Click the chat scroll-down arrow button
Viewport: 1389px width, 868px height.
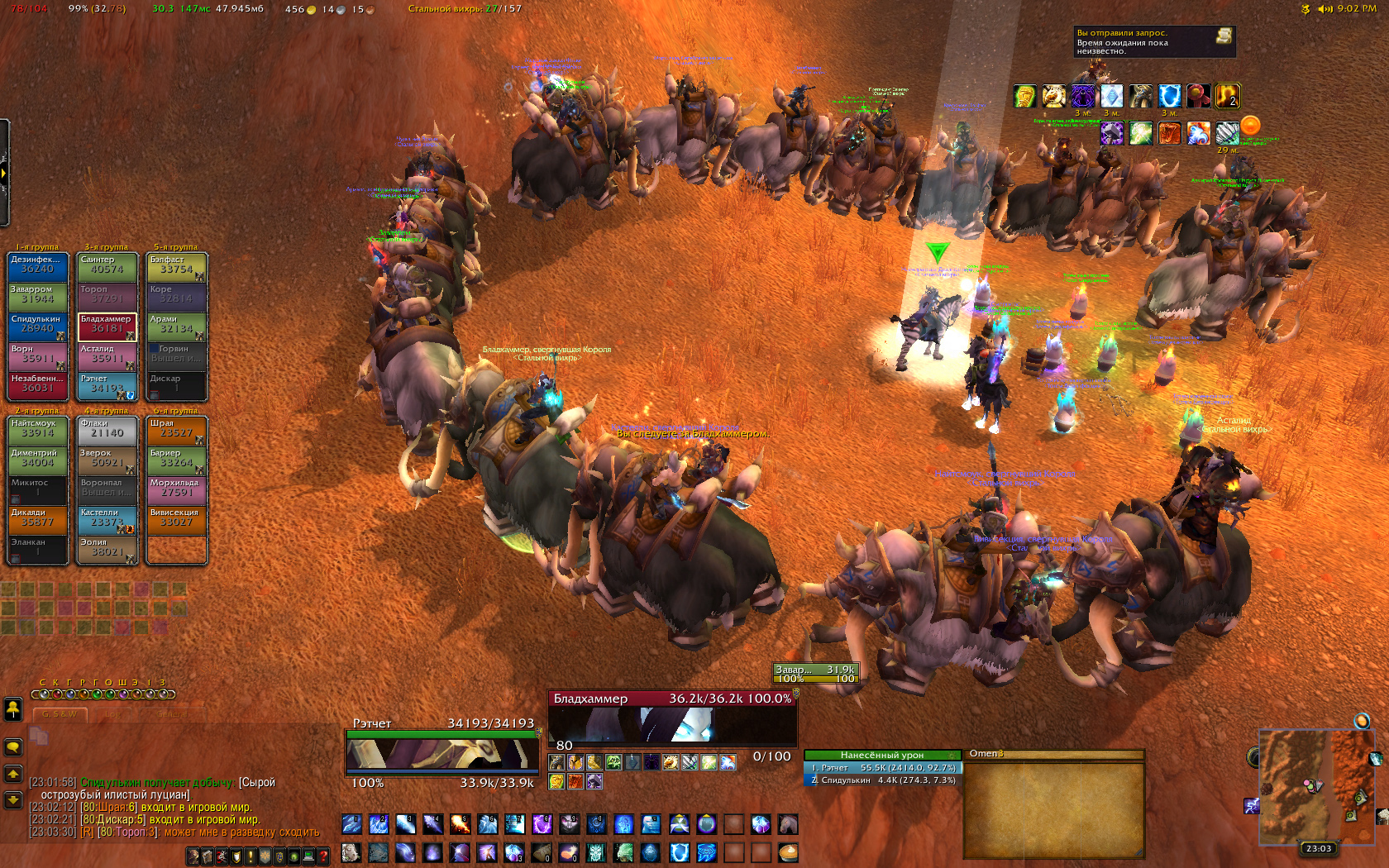pyautogui.click(x=13, y=799)
